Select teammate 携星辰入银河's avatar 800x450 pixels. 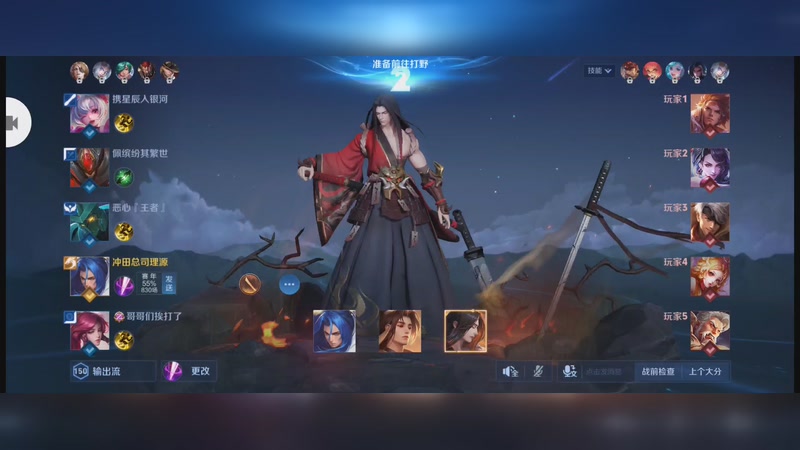[89, 116]
